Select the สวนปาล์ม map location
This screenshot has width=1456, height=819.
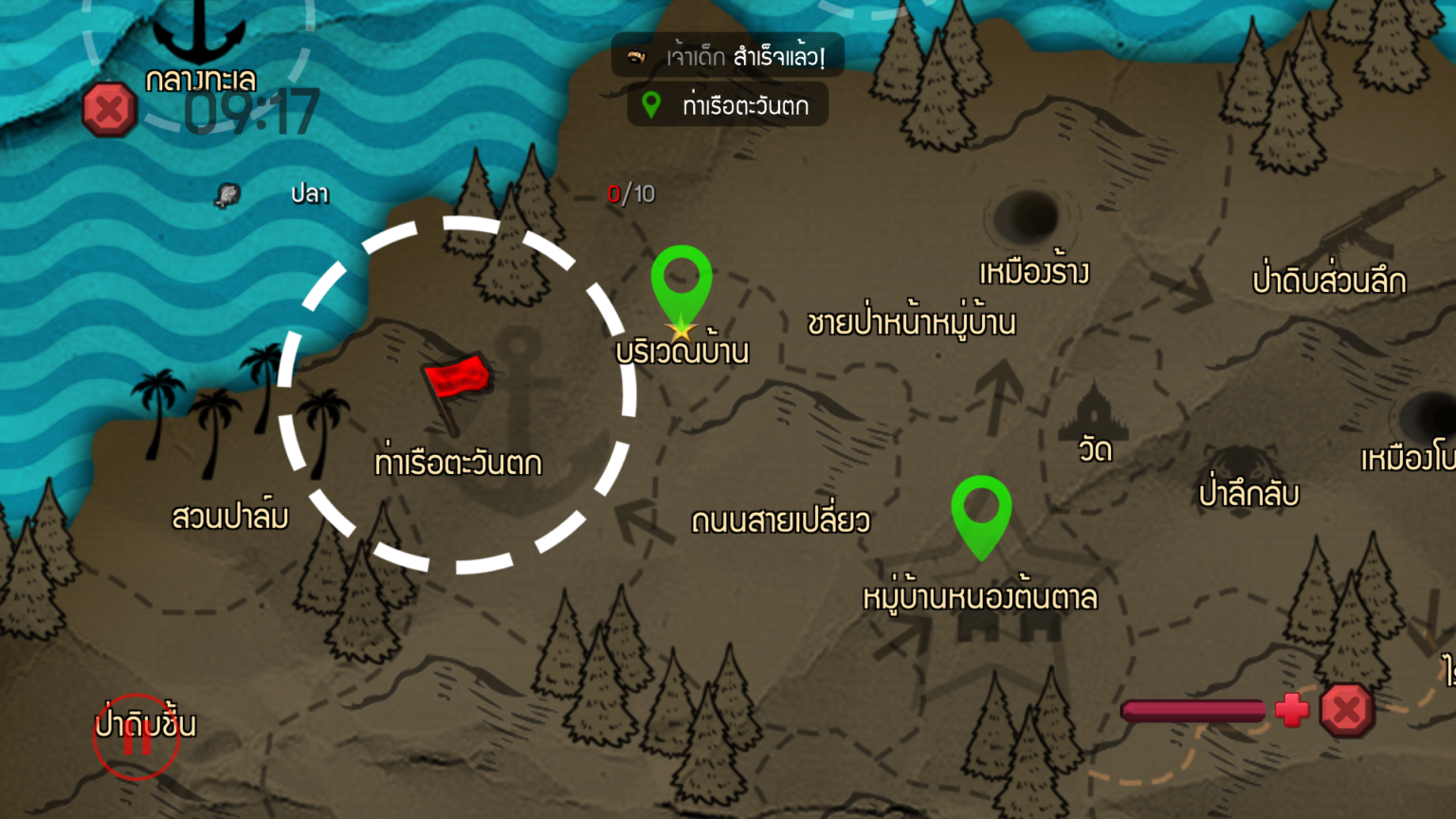pyautogui.click(x=230, y=517)
